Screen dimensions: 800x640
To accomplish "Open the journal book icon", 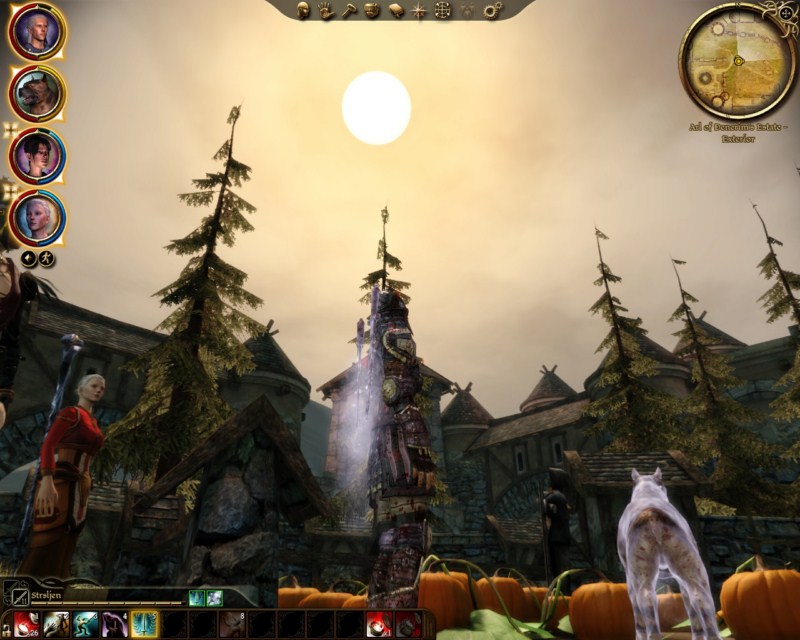I will tap(395, 11).
